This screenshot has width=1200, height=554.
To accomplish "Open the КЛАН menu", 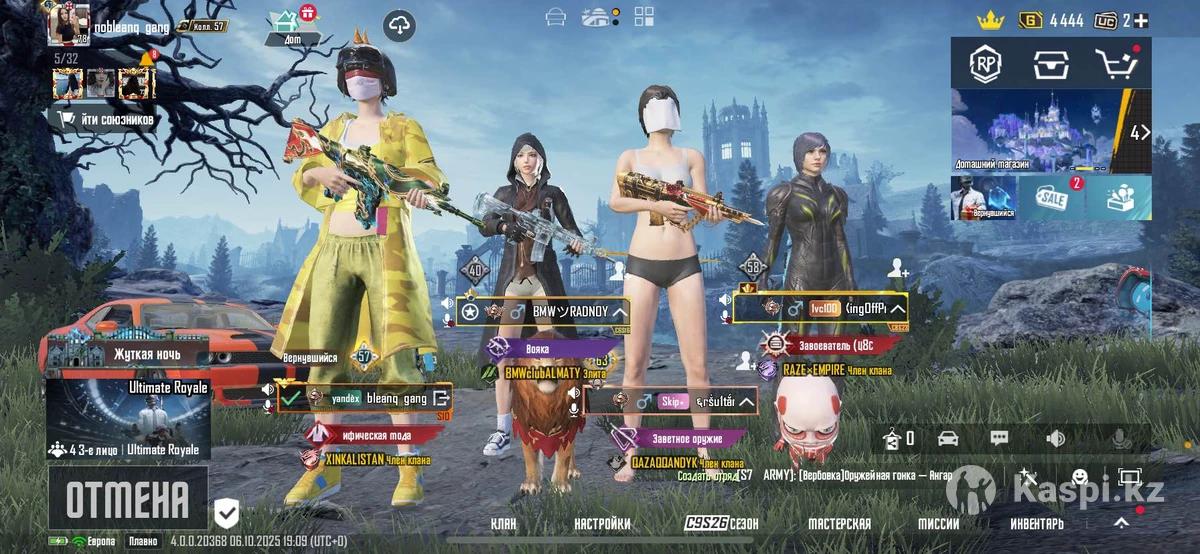I will [504, 524].
